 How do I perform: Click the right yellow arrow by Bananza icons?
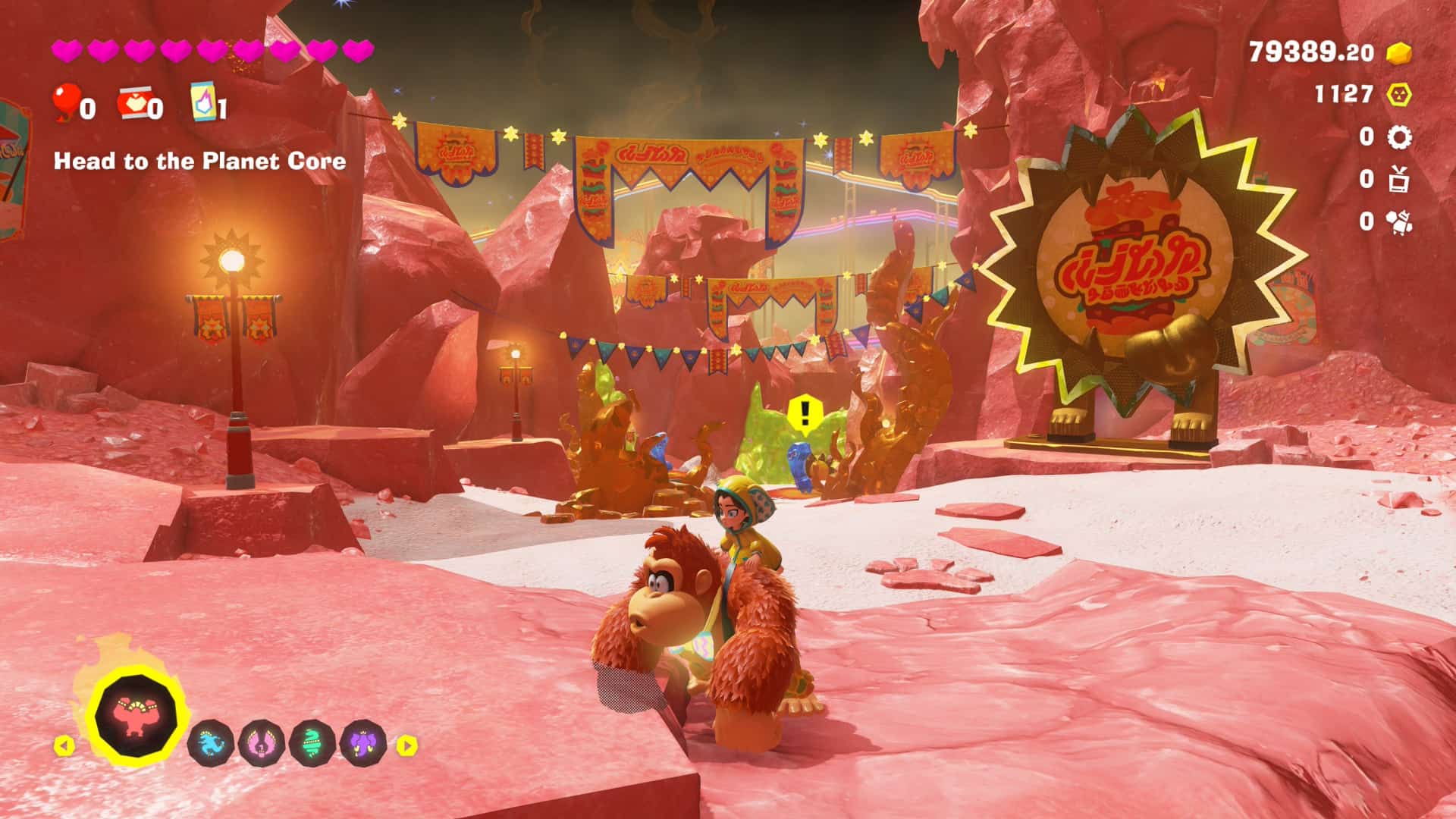pos(407,745)
